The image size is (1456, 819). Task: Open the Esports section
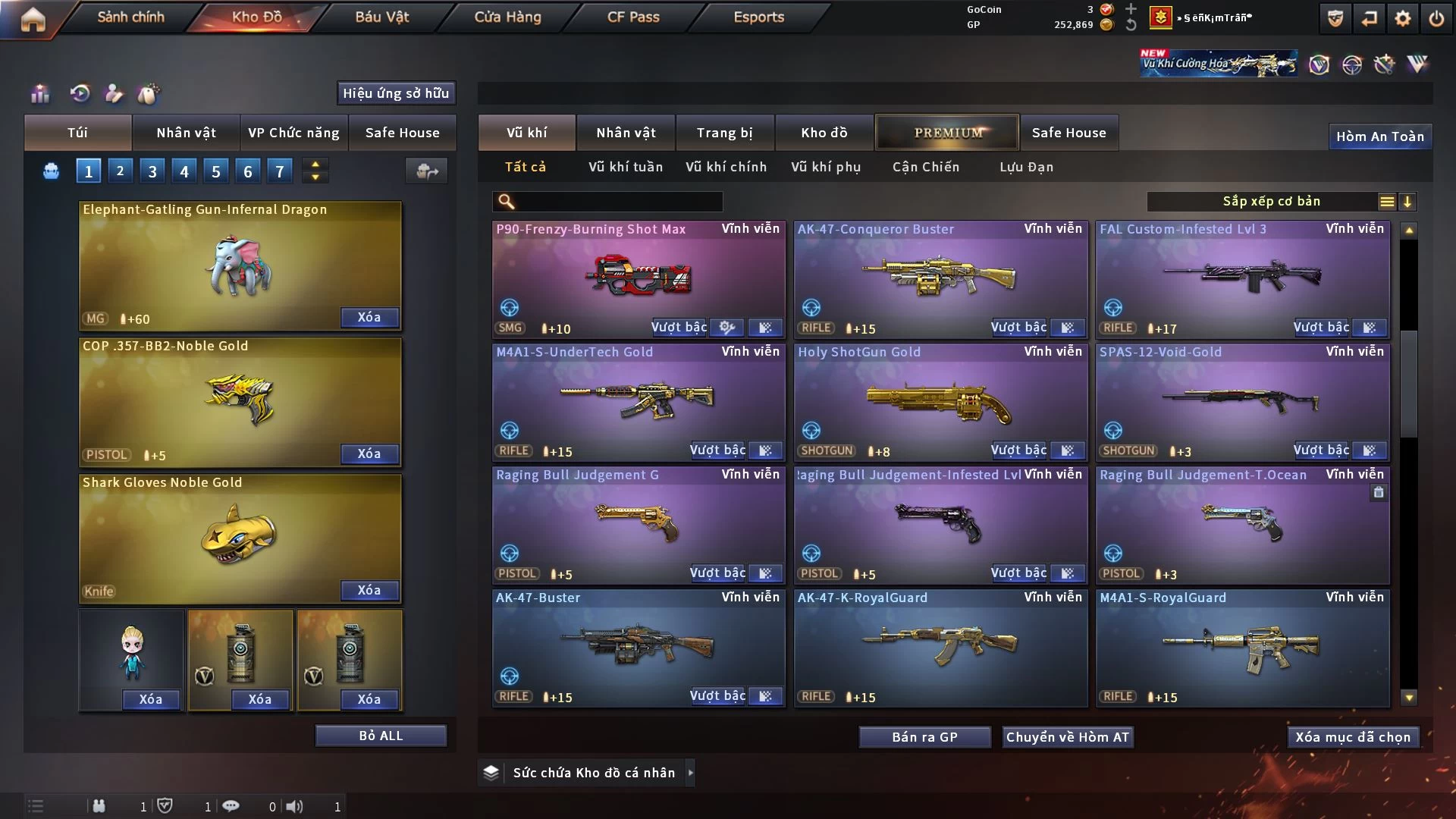tap(758, 17)
